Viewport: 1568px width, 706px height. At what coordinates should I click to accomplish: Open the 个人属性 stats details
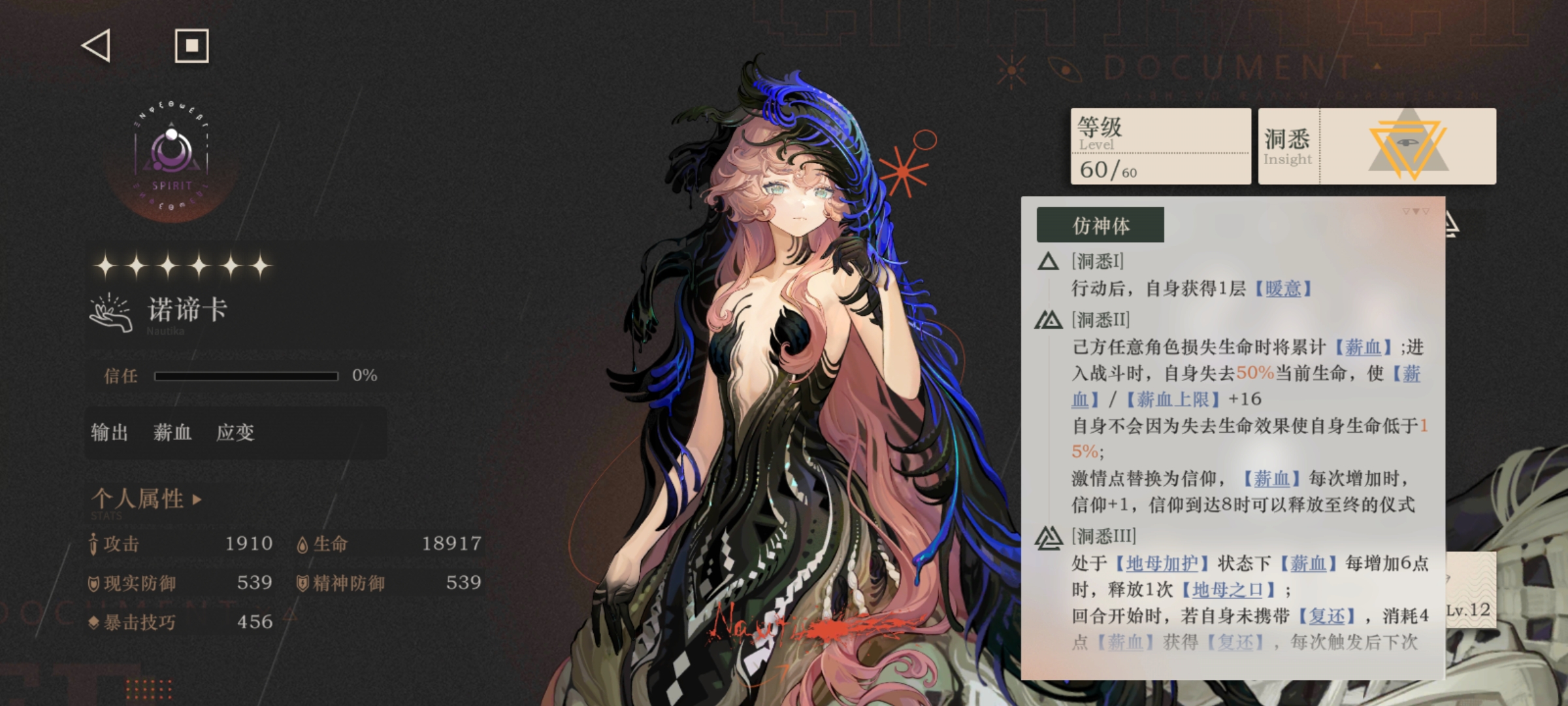(x=146, y=499)
